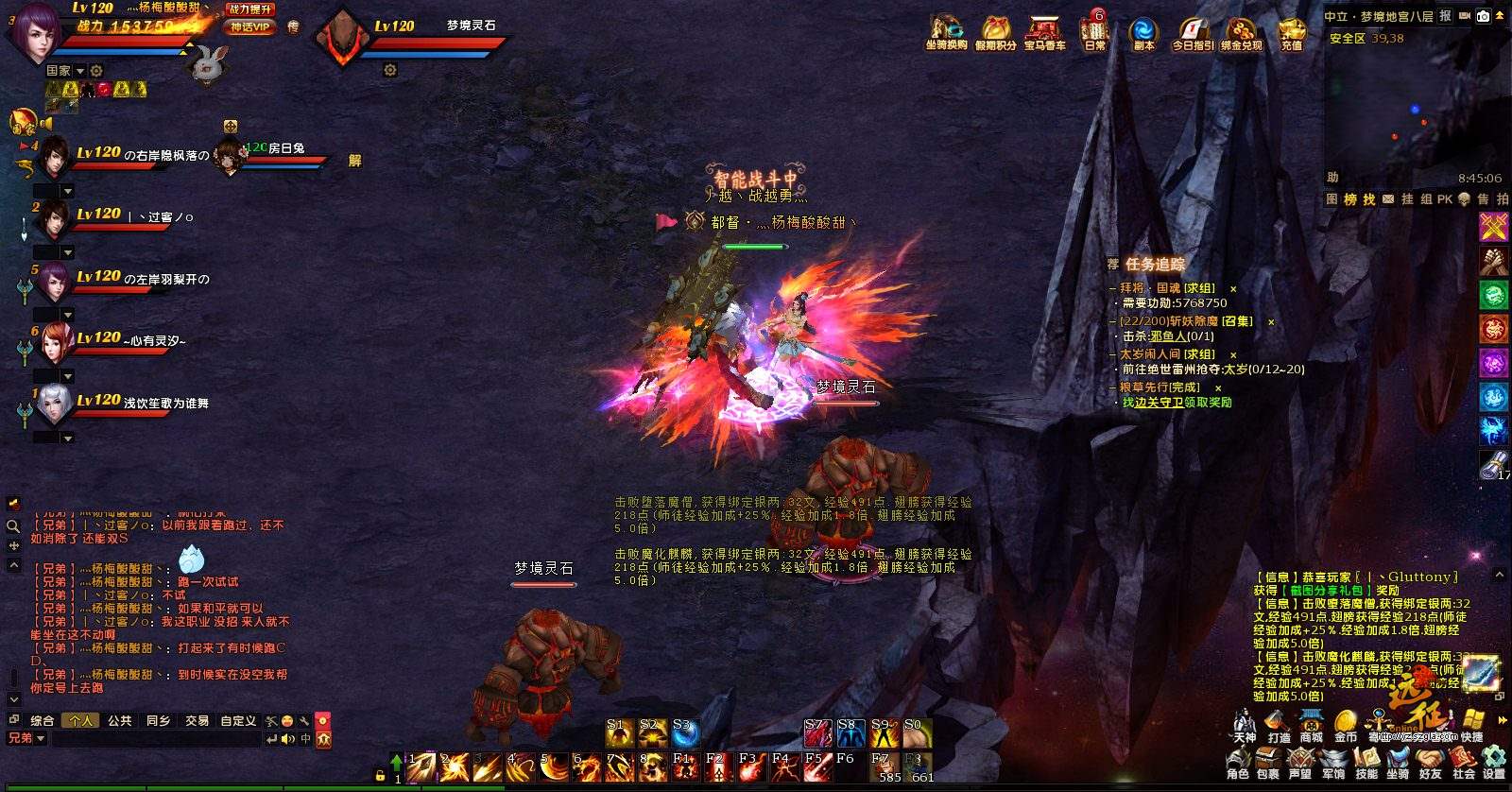This screenshot has width=1512, height=792.
Task: Switch to the 综合 chat tab
Action: tap(43, 720)
